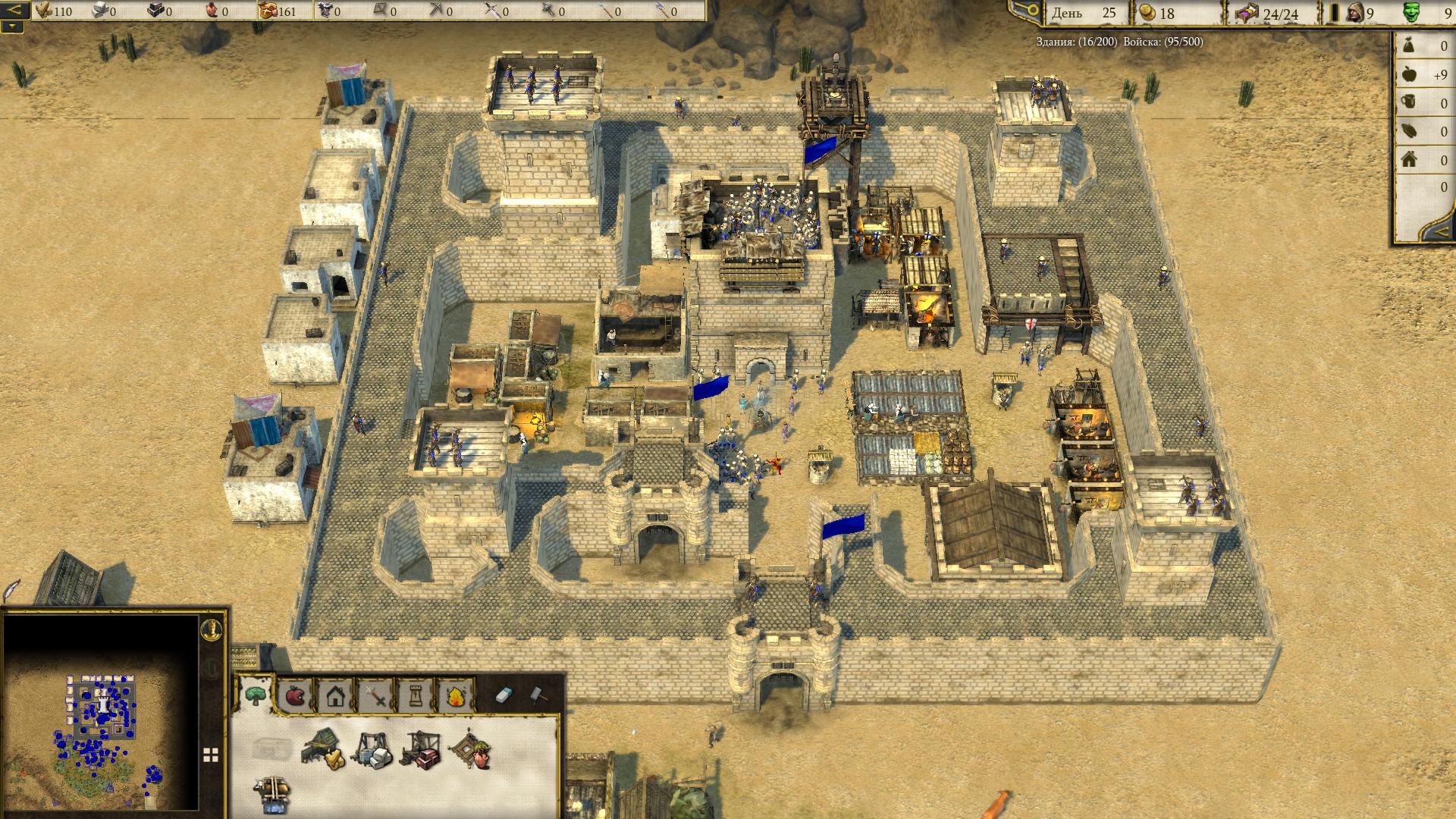Image resolution: width=1456 pixels, height=819 pixels.
Task: Activate the eraser delete tool
Action: [x=505, y=694]
